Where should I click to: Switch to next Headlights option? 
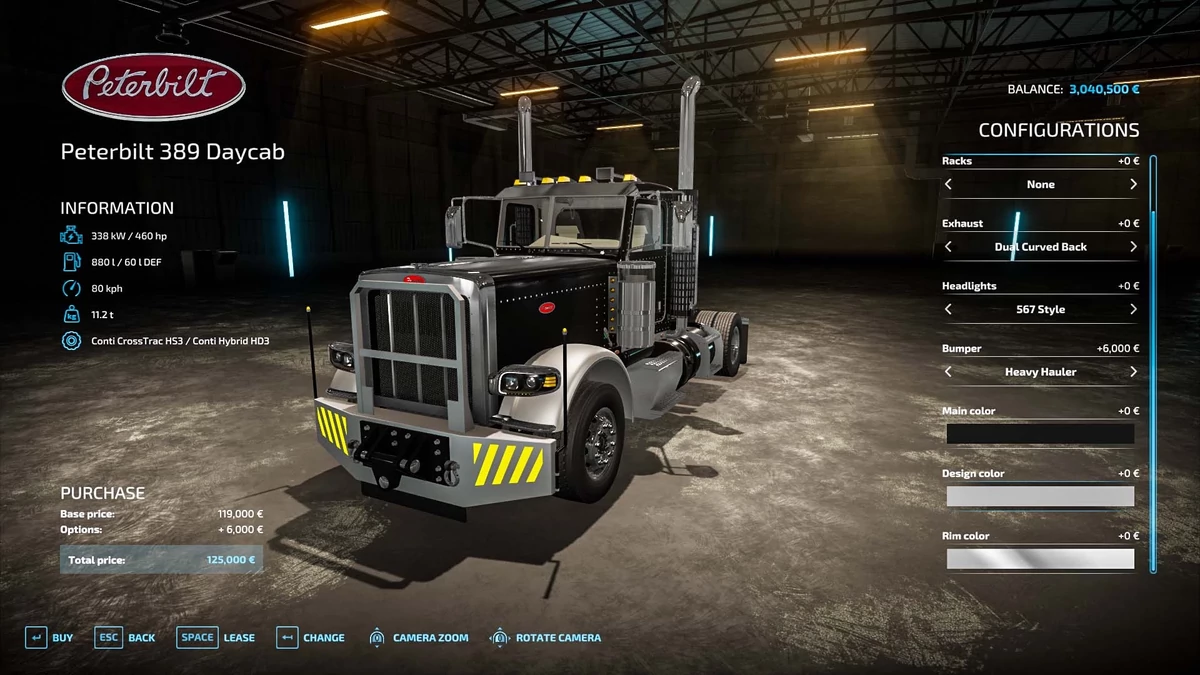(1133, 310)
